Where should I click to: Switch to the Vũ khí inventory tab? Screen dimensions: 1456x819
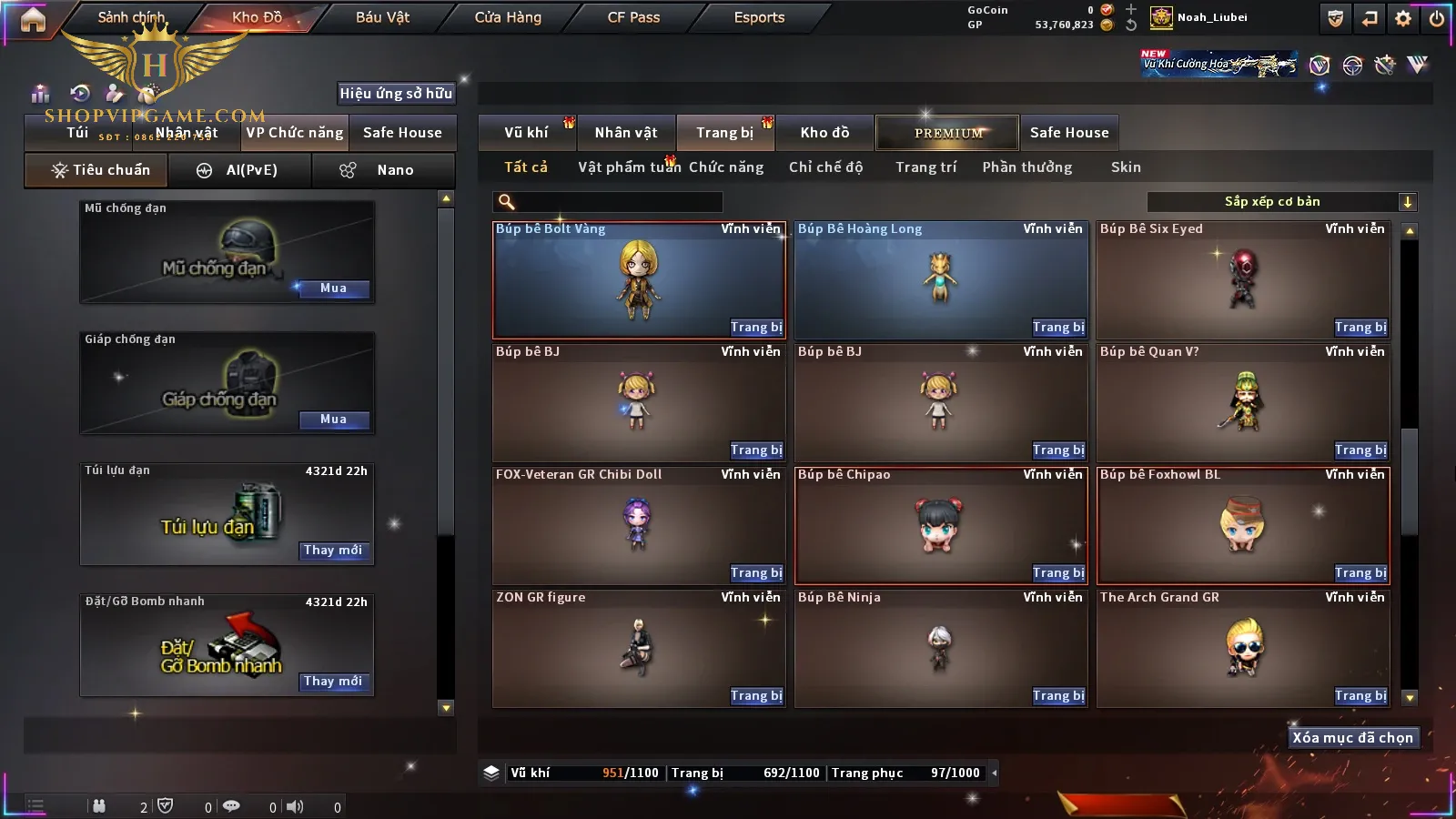[527, 133]
